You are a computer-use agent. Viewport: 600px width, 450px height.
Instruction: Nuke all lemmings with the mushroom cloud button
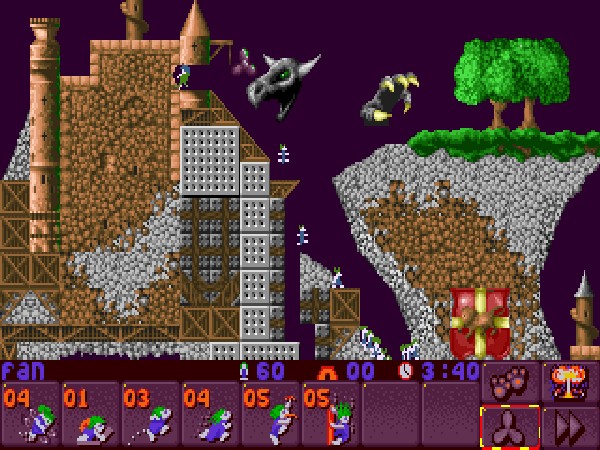pos(569,381)
